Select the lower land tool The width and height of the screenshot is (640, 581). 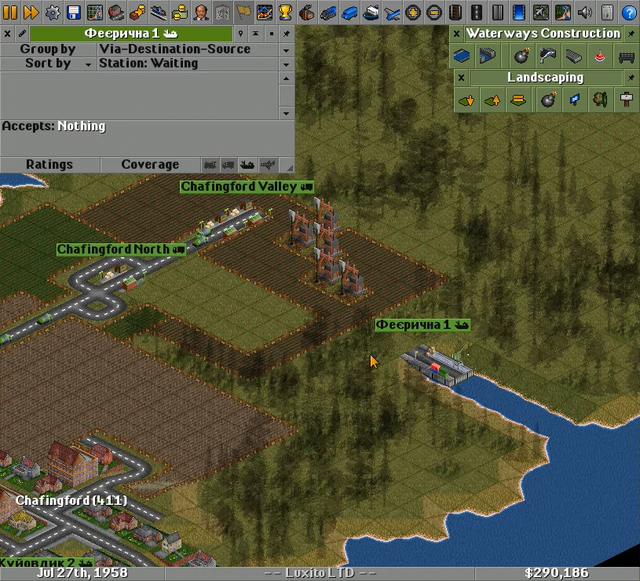click(x=466, y=100)
